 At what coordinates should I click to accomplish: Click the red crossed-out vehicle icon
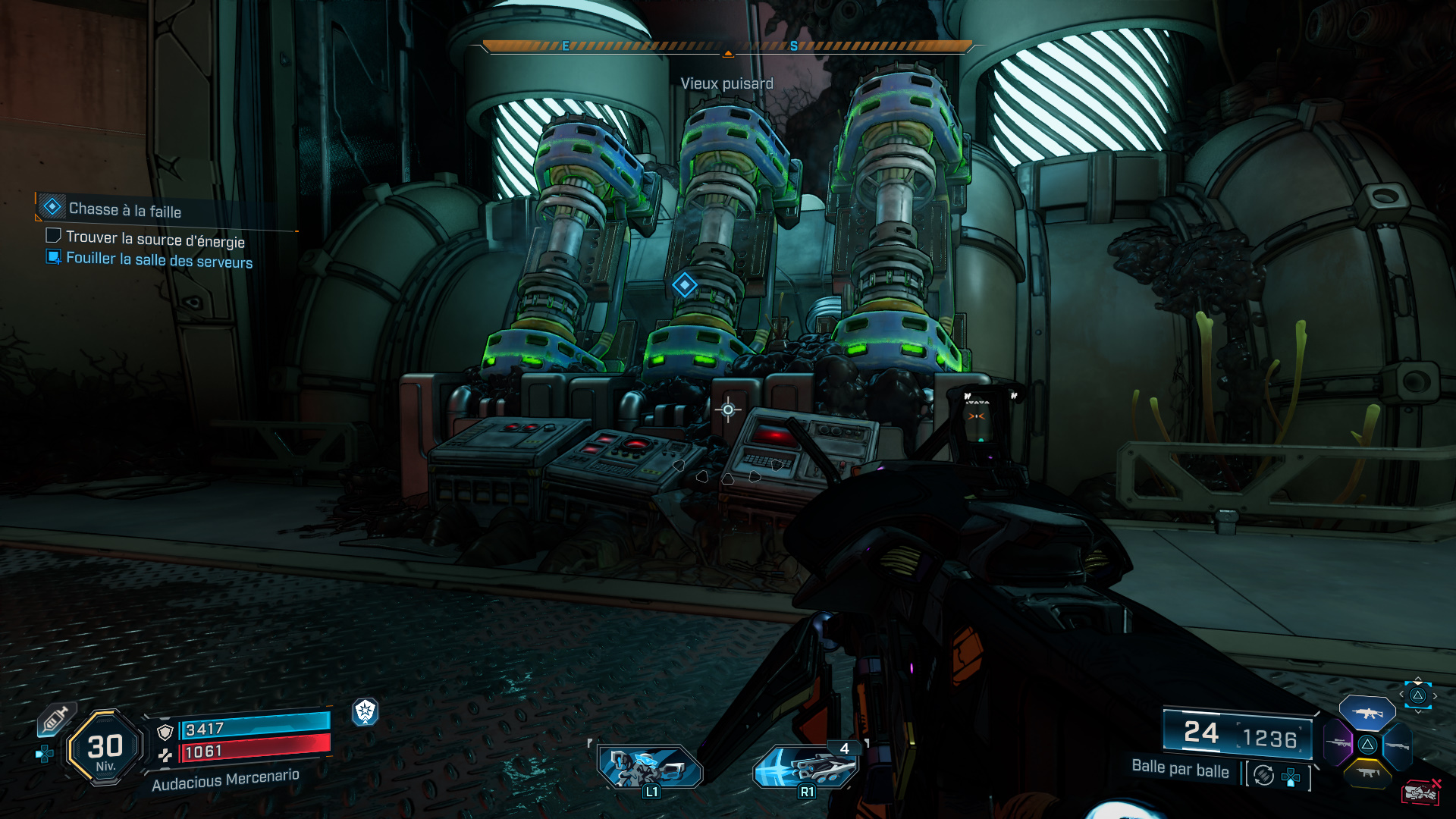[1420, 792]
